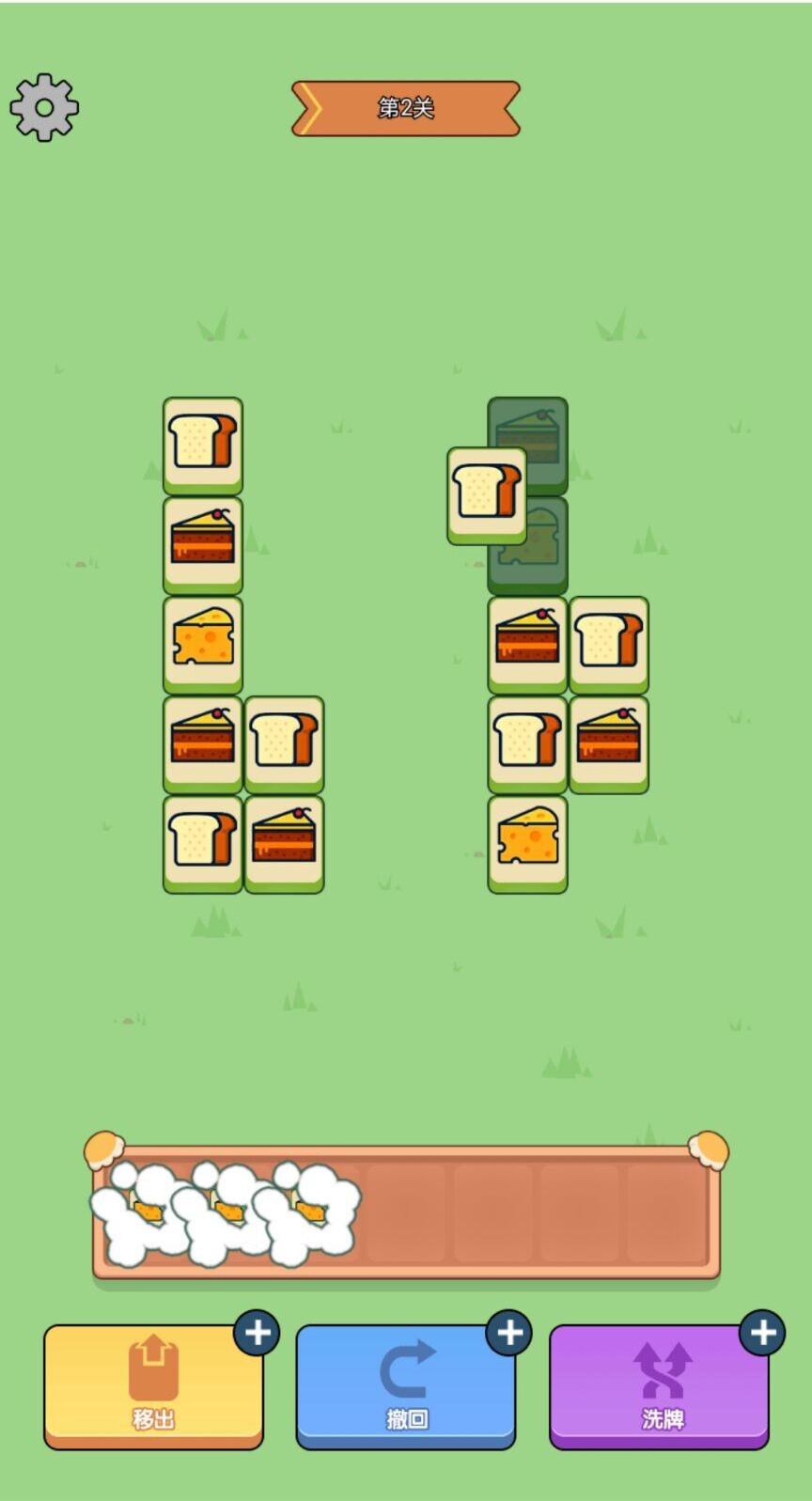Shuffle the tiles with 洗牌
812x1501 pixels.
click(661, 1384)
